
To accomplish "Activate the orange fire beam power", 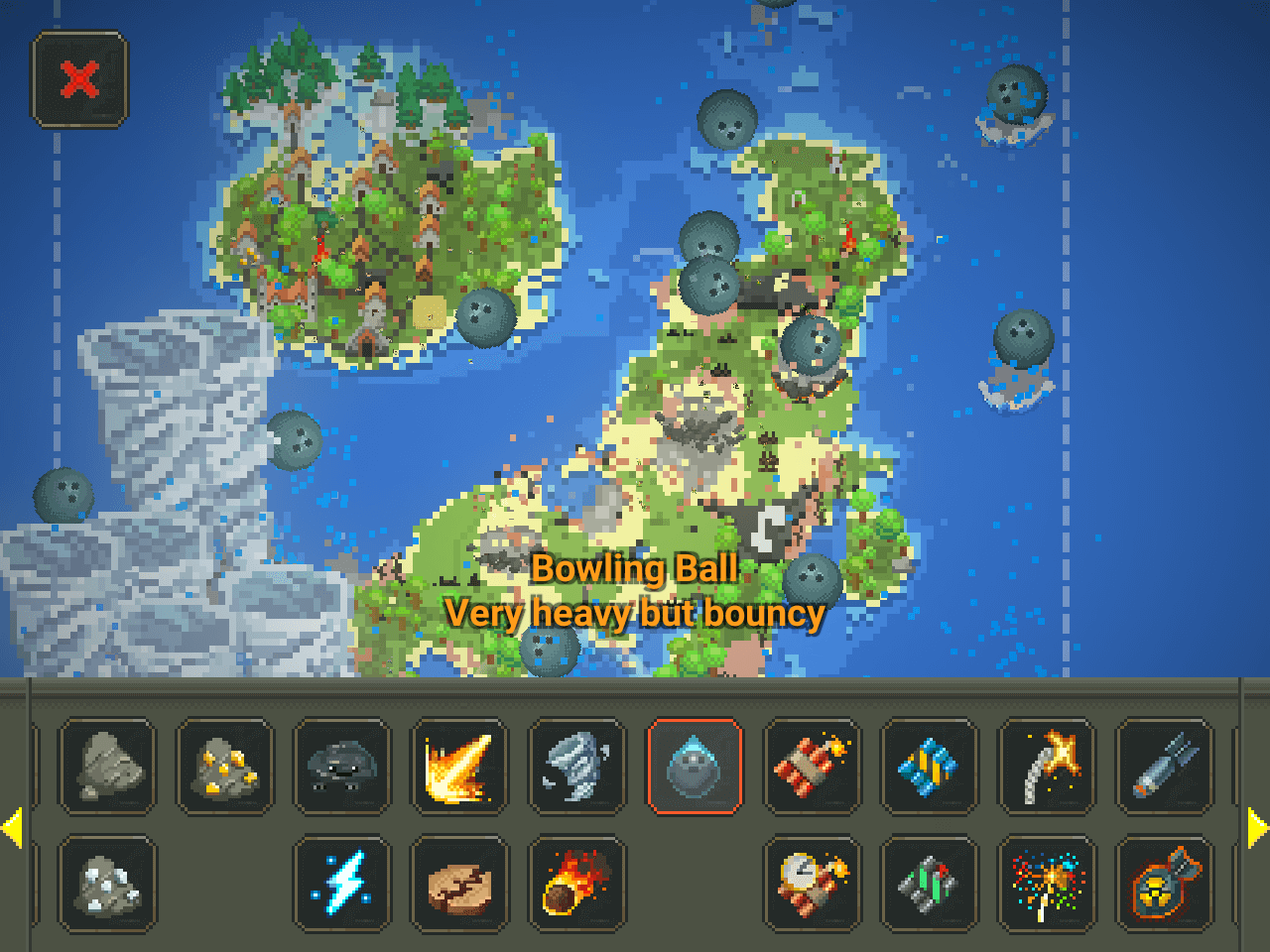I will click(x=459, y=767).
